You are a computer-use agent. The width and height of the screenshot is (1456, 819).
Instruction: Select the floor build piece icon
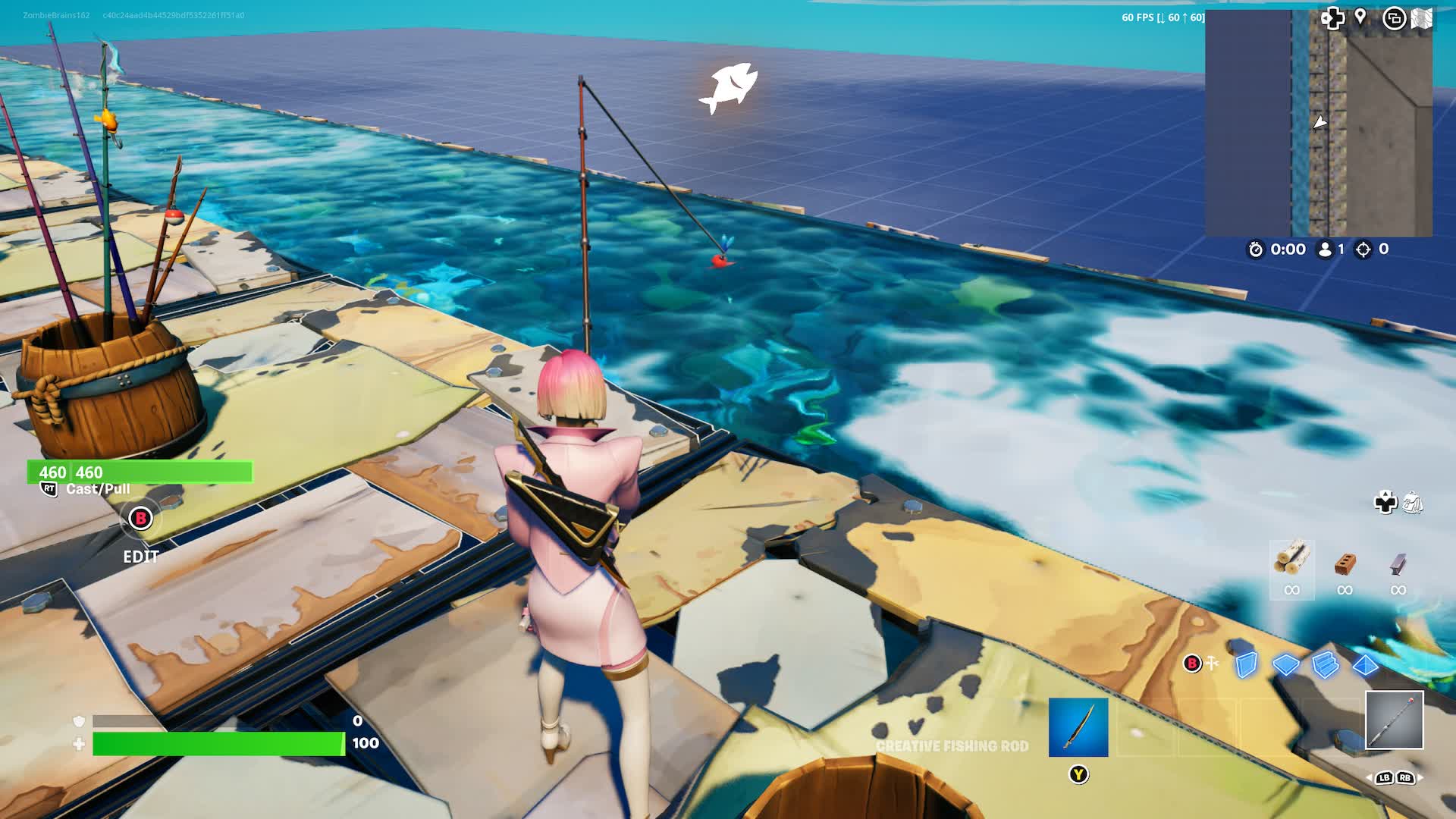[x=1287, y=665]
